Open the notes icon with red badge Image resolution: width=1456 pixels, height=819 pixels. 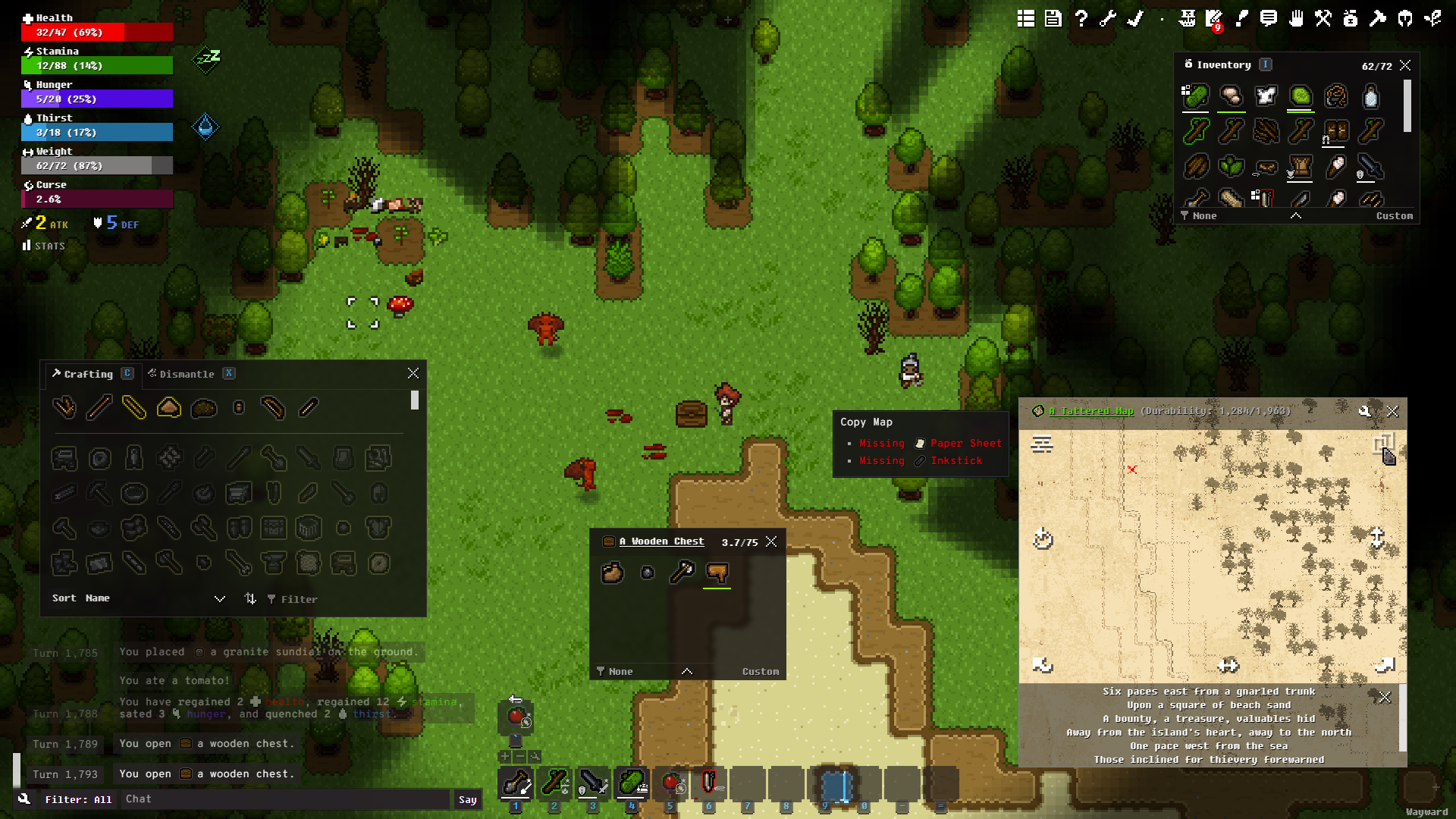[x=1213, y=19]
